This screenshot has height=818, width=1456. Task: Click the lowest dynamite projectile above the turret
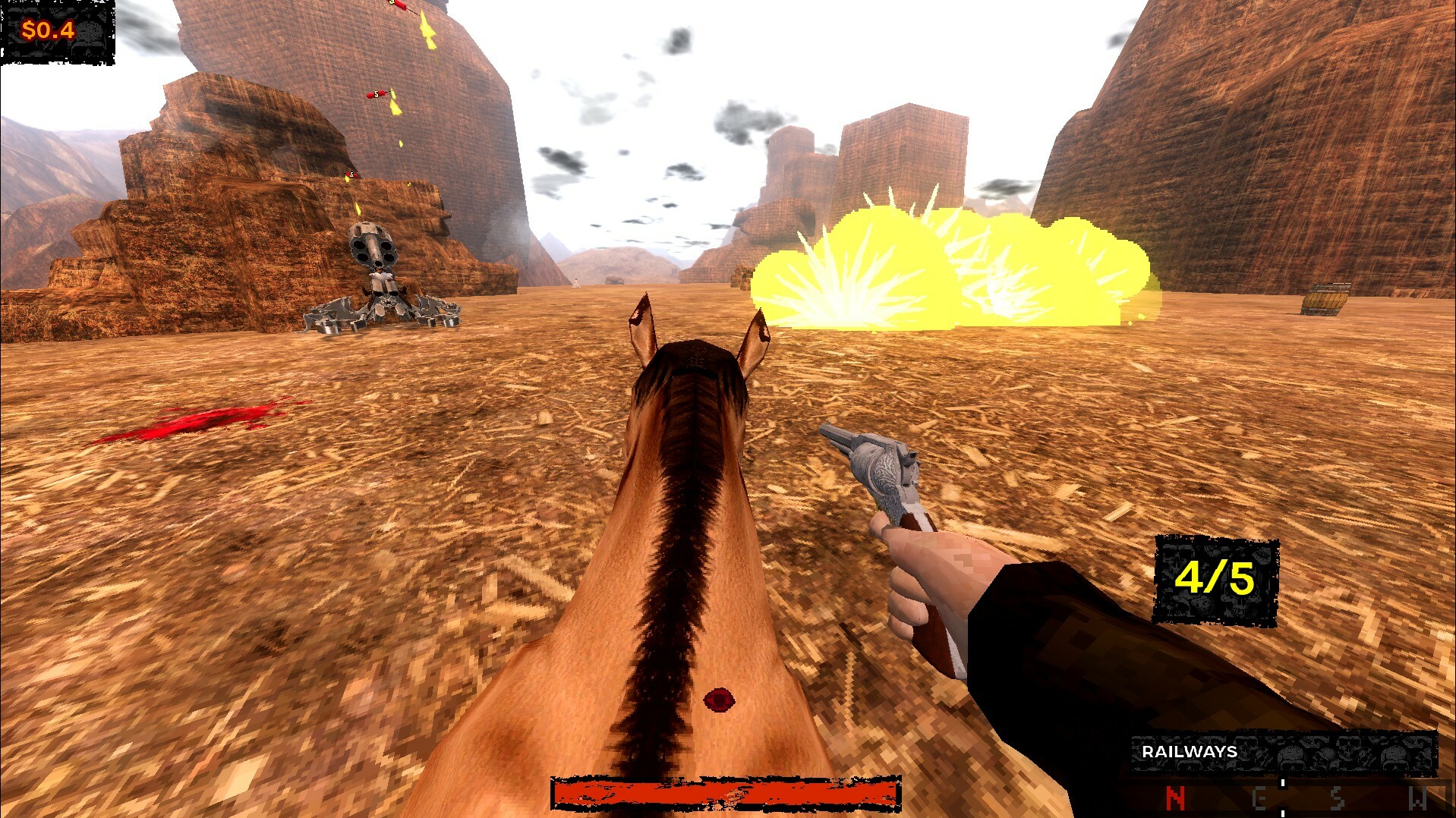click(x=351, y=175)
